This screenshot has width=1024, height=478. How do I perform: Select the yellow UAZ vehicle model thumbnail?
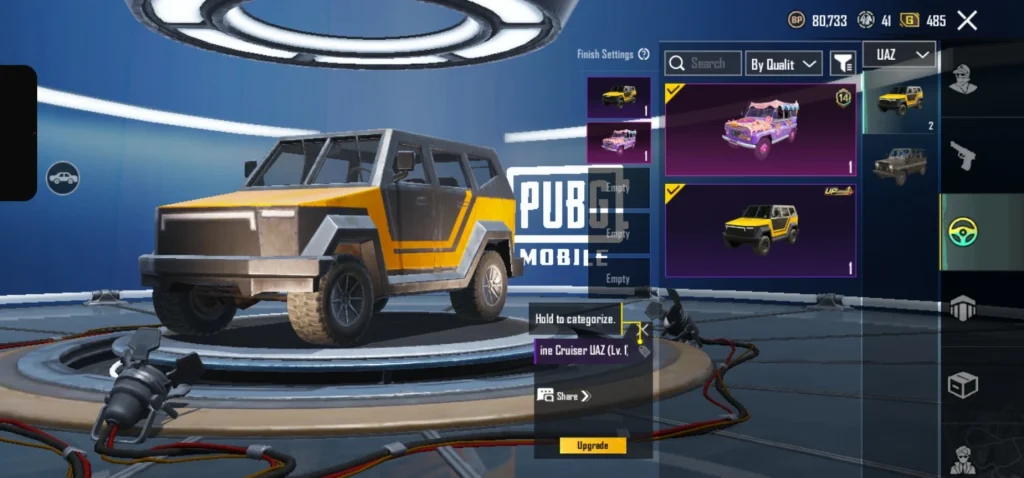899,102
